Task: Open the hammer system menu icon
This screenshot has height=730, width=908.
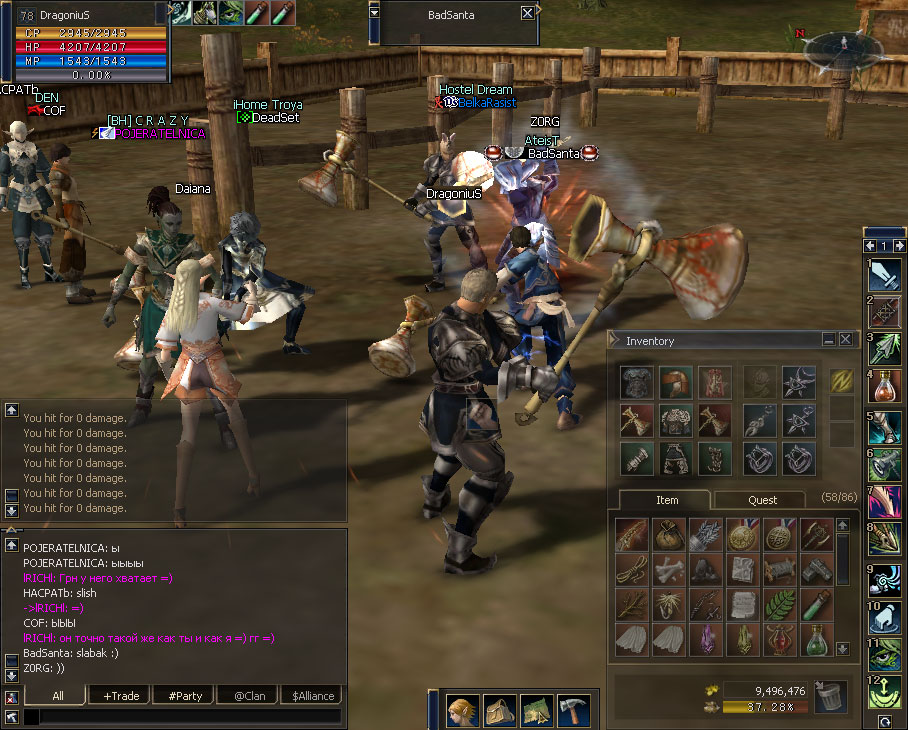Action: (573, 710)
